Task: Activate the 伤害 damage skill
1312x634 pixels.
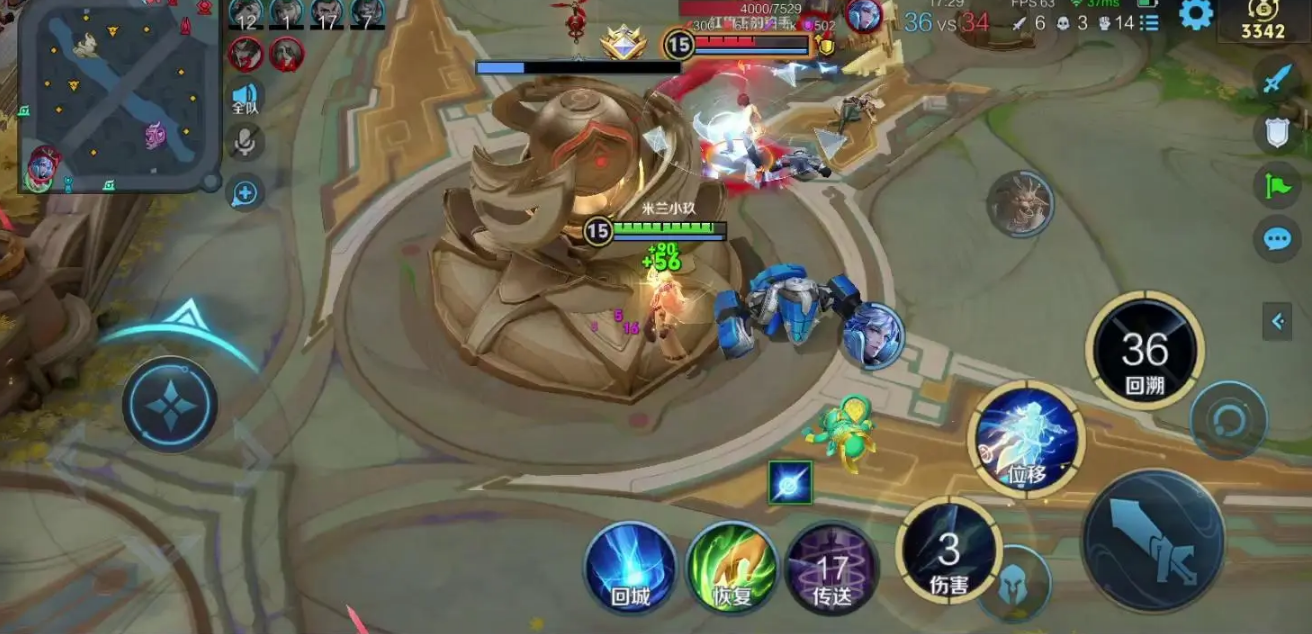Action: [x=948, y=550]
